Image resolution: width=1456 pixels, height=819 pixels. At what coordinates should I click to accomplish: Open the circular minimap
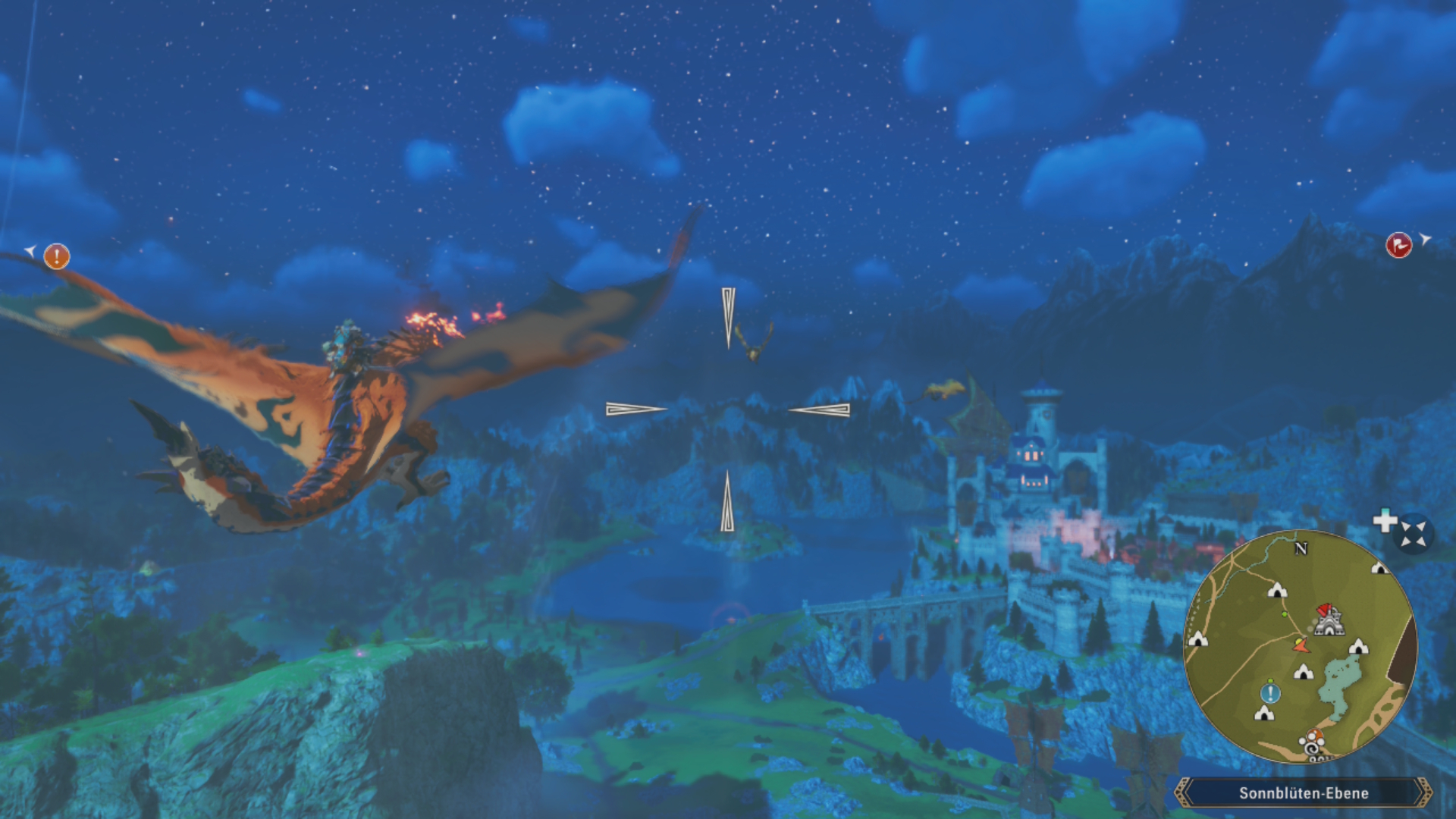(1300, 647)
